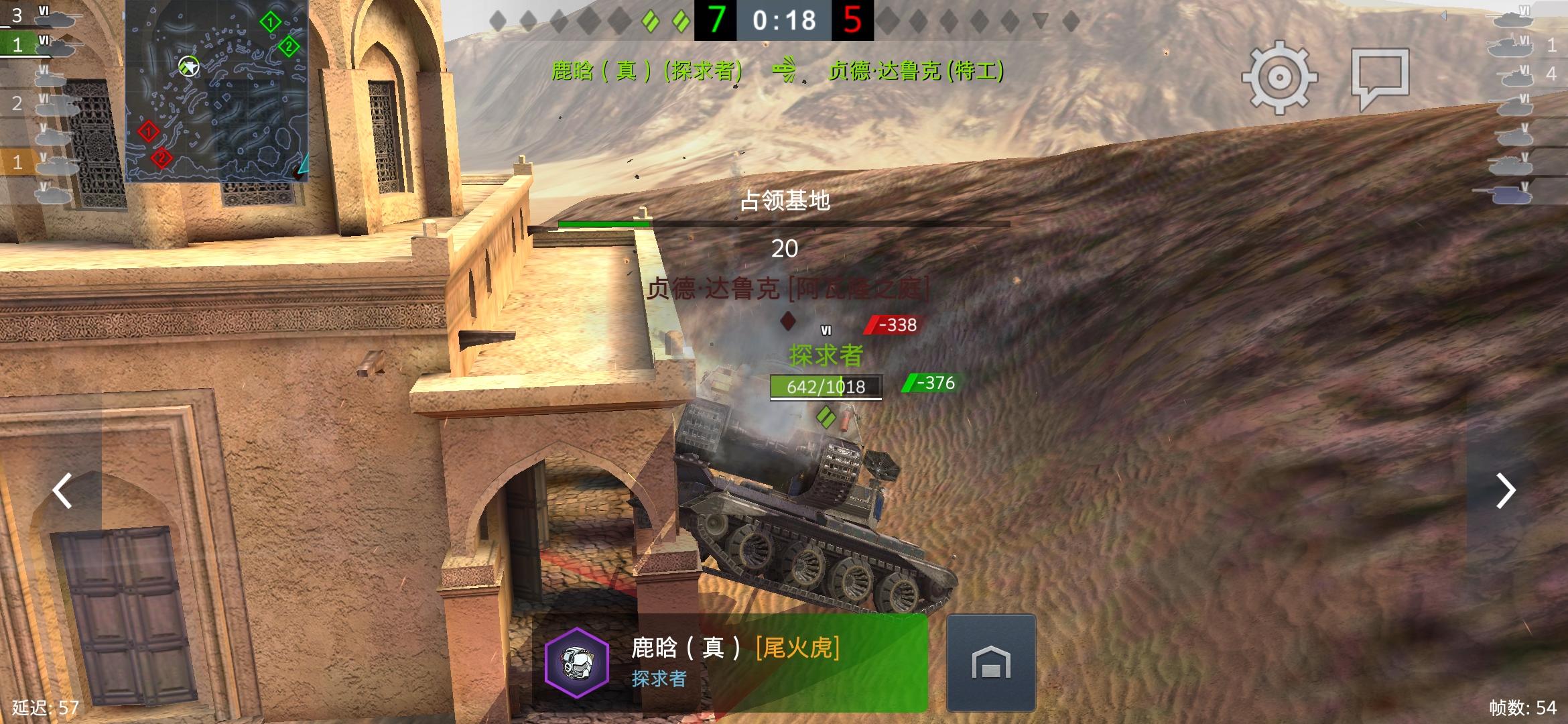This screenshot has width=1568, height=724.
Task: Tap the minimap to toggle enlarged view
Action: coord(218,90)
